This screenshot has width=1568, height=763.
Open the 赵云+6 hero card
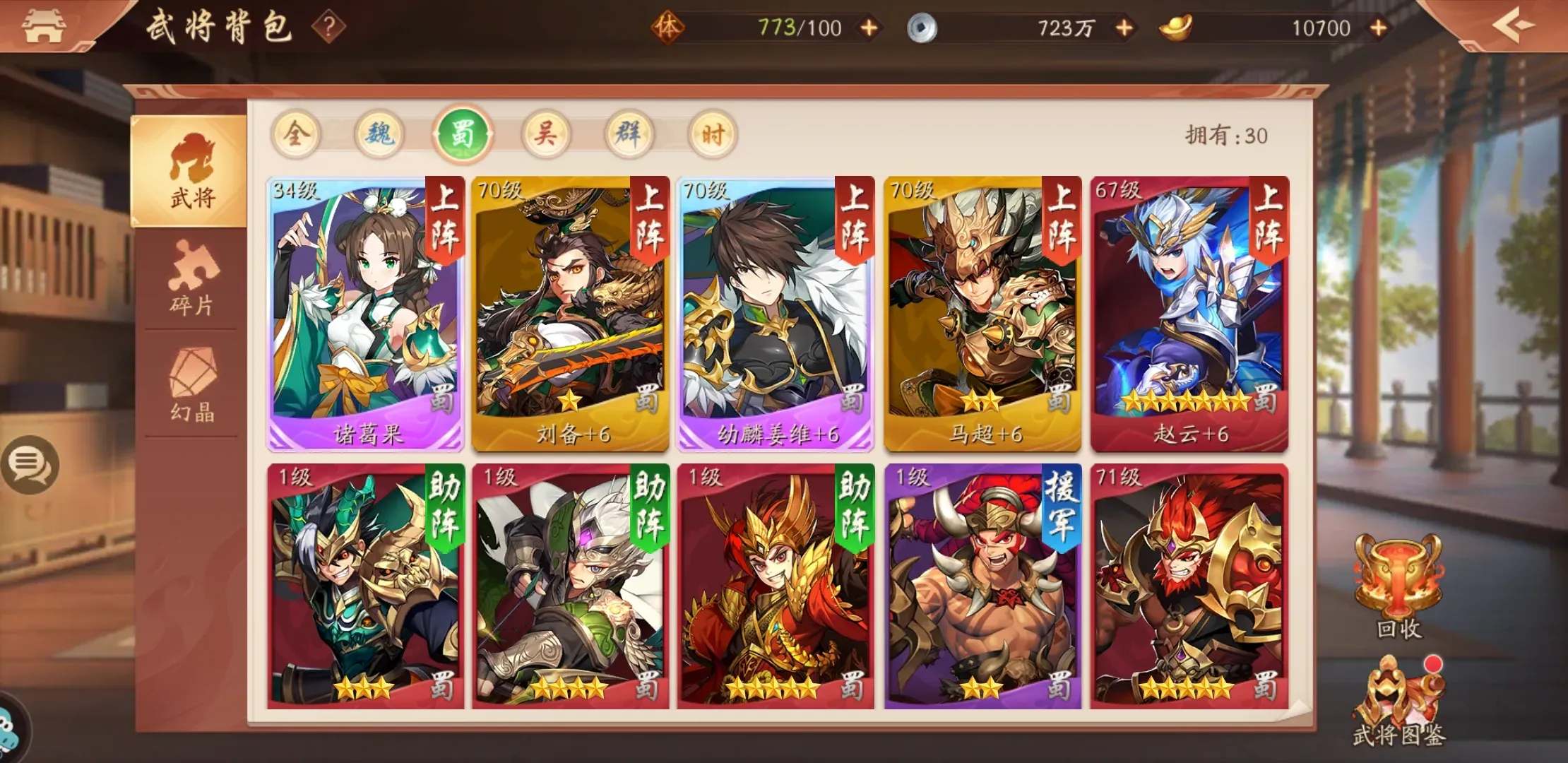click(1189, 311)
